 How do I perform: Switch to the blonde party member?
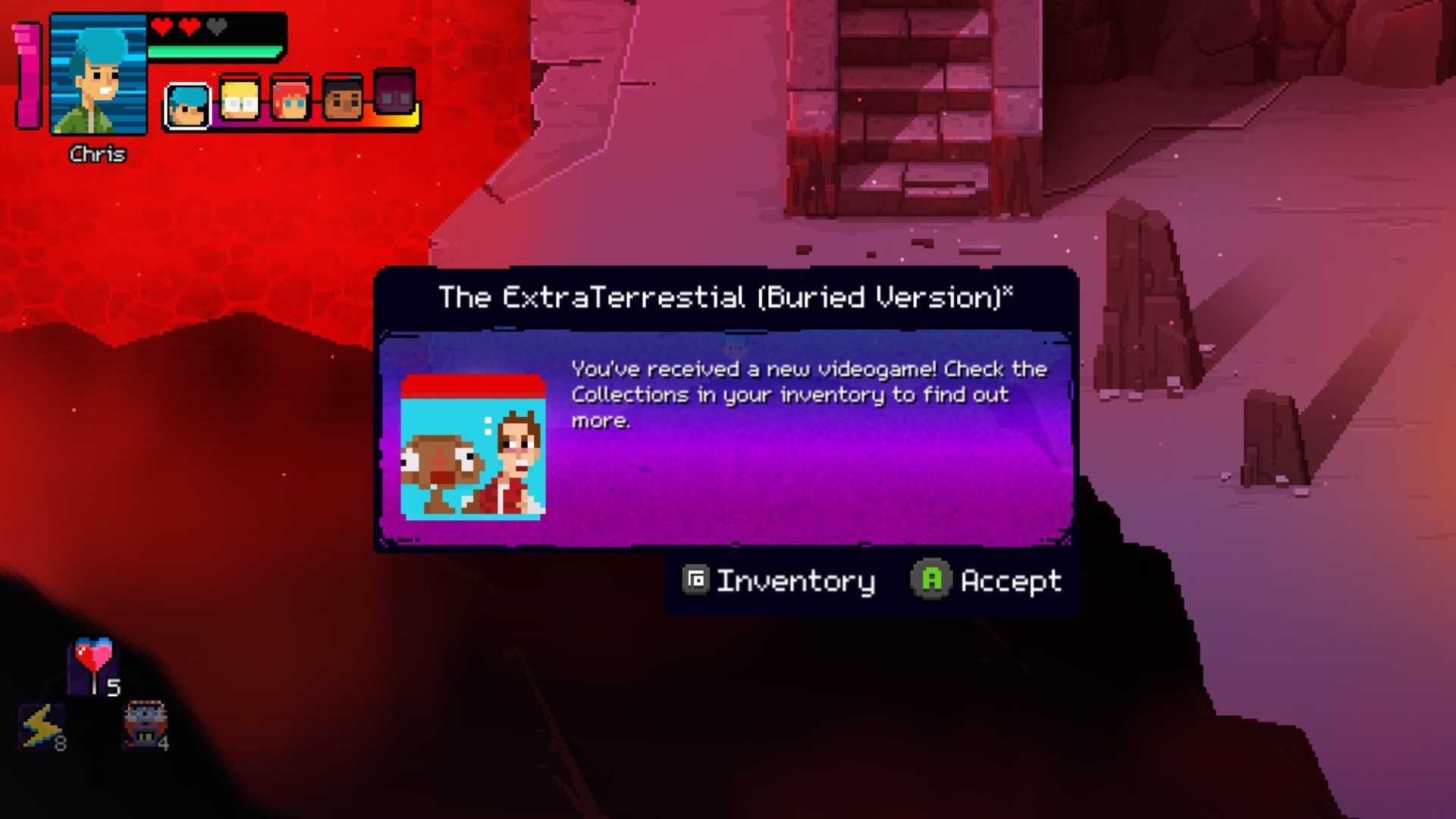click(x=240, y=100)
